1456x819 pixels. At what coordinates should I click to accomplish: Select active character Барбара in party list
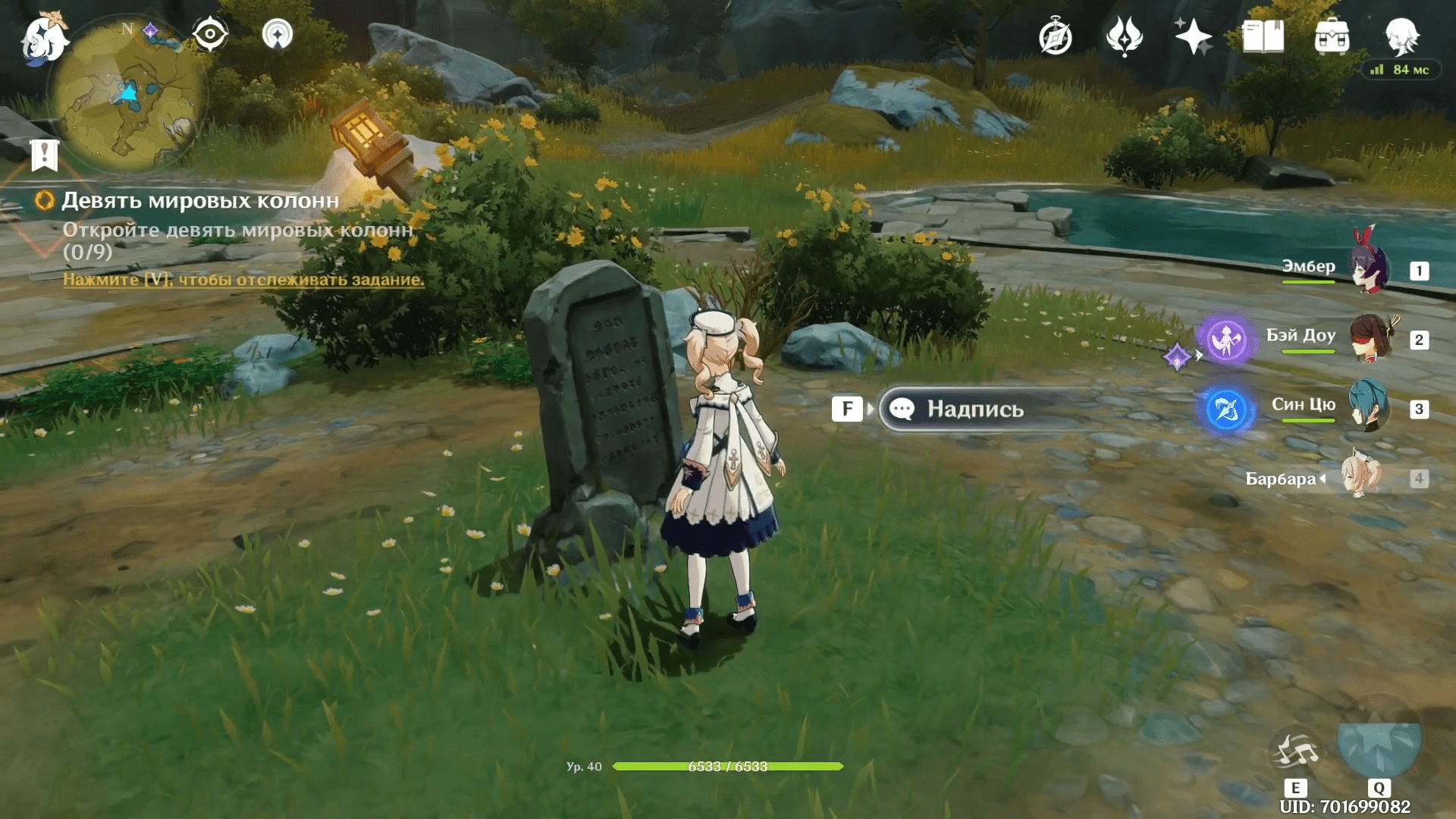pyautogui.click(x=1361, y=478)
